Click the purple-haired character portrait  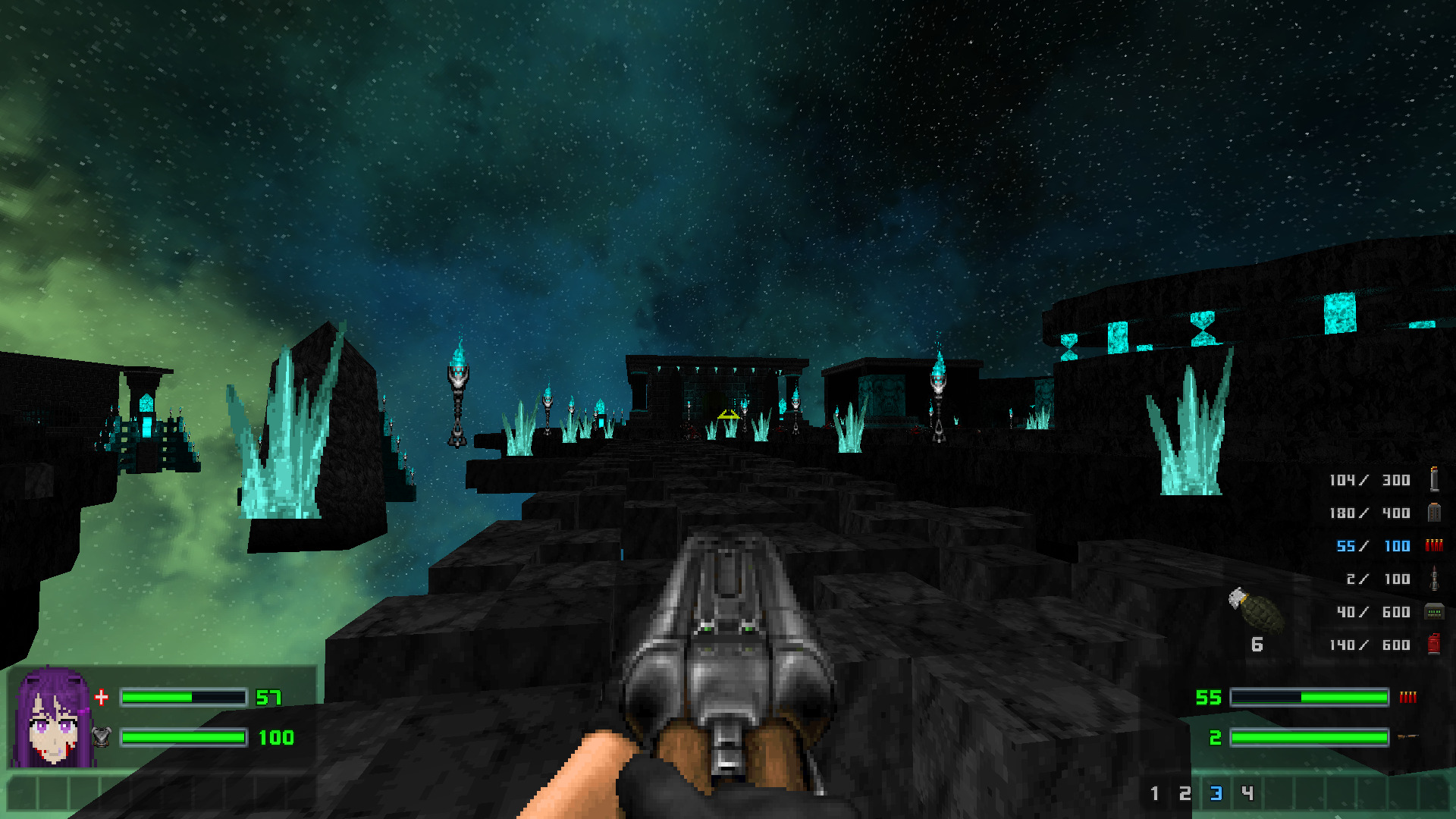tap(53, 717)
